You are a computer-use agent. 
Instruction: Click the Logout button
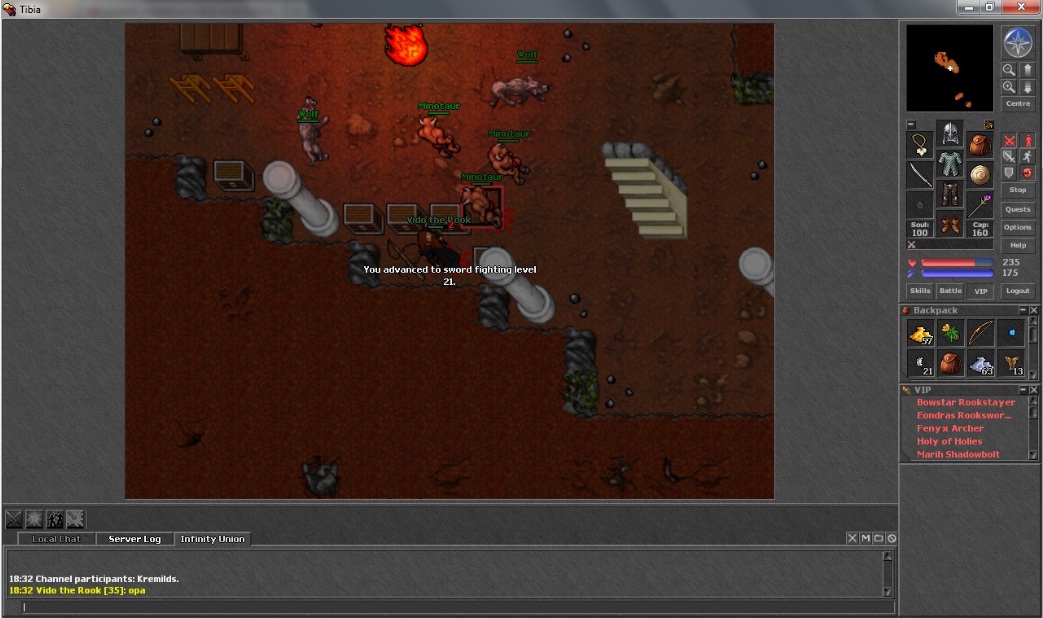1018,291
